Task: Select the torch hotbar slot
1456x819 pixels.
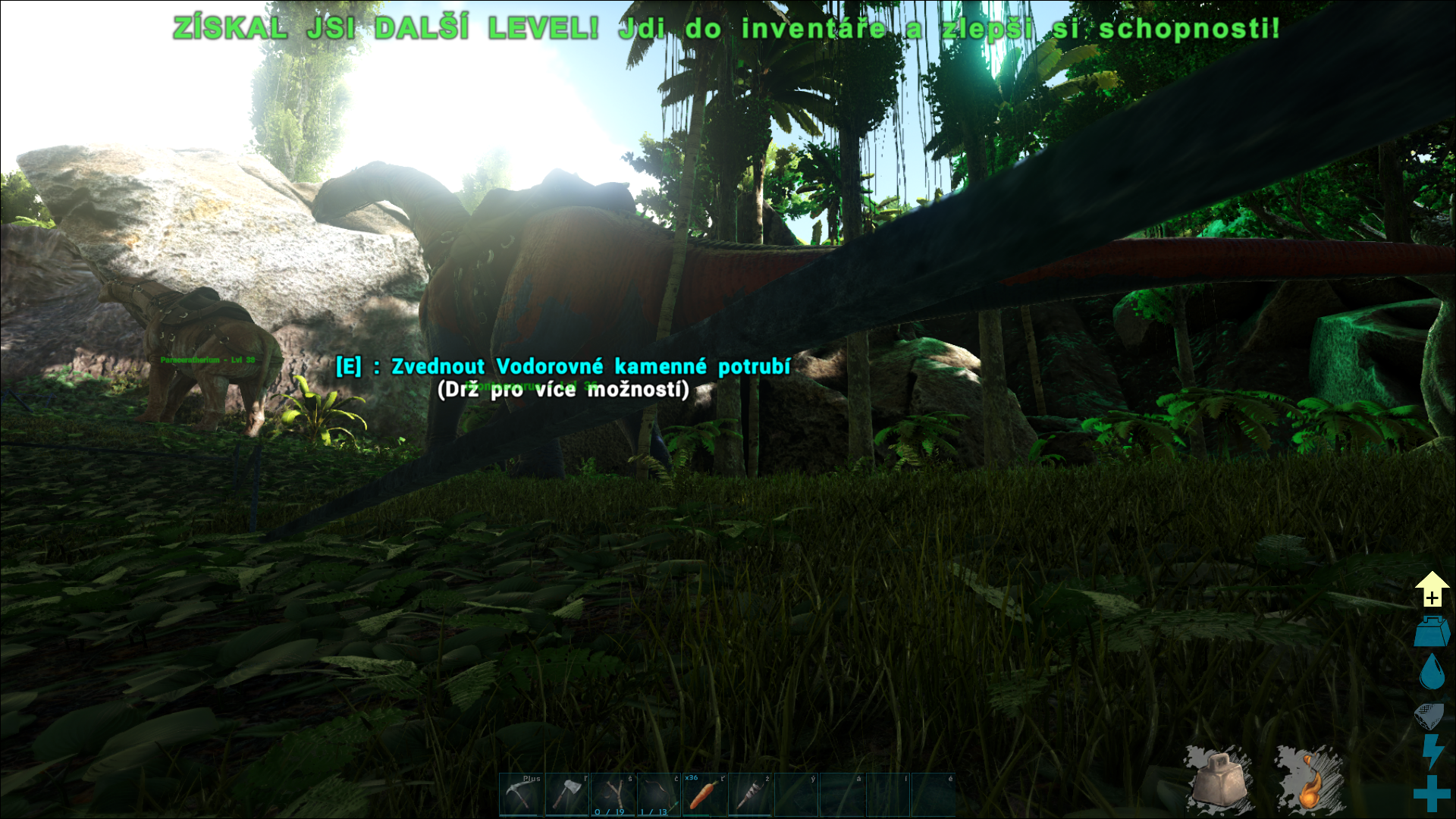Action: click(x=750, y=795)
